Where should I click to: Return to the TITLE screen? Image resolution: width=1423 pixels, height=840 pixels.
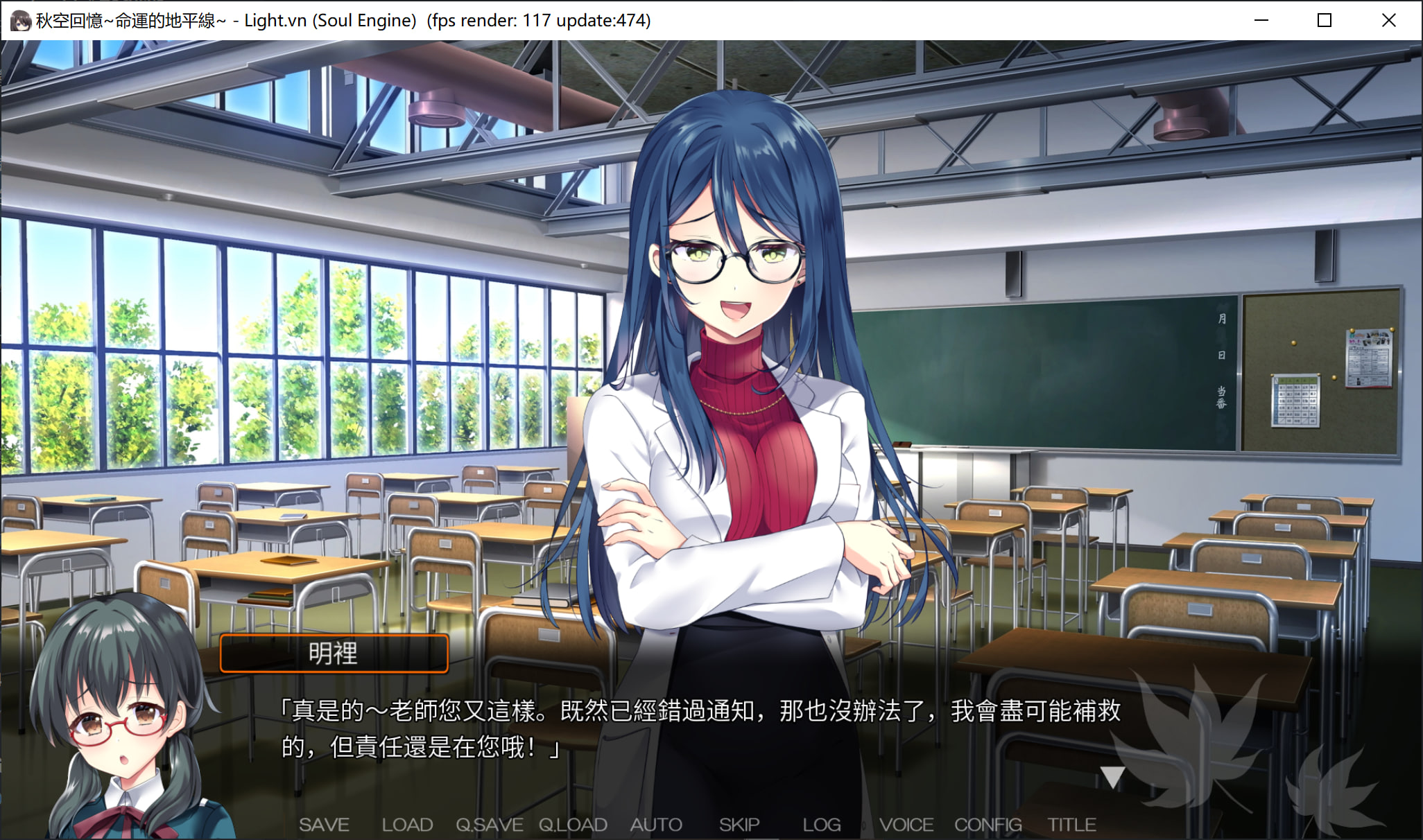pyautogui.click(x=1071, y=825)
